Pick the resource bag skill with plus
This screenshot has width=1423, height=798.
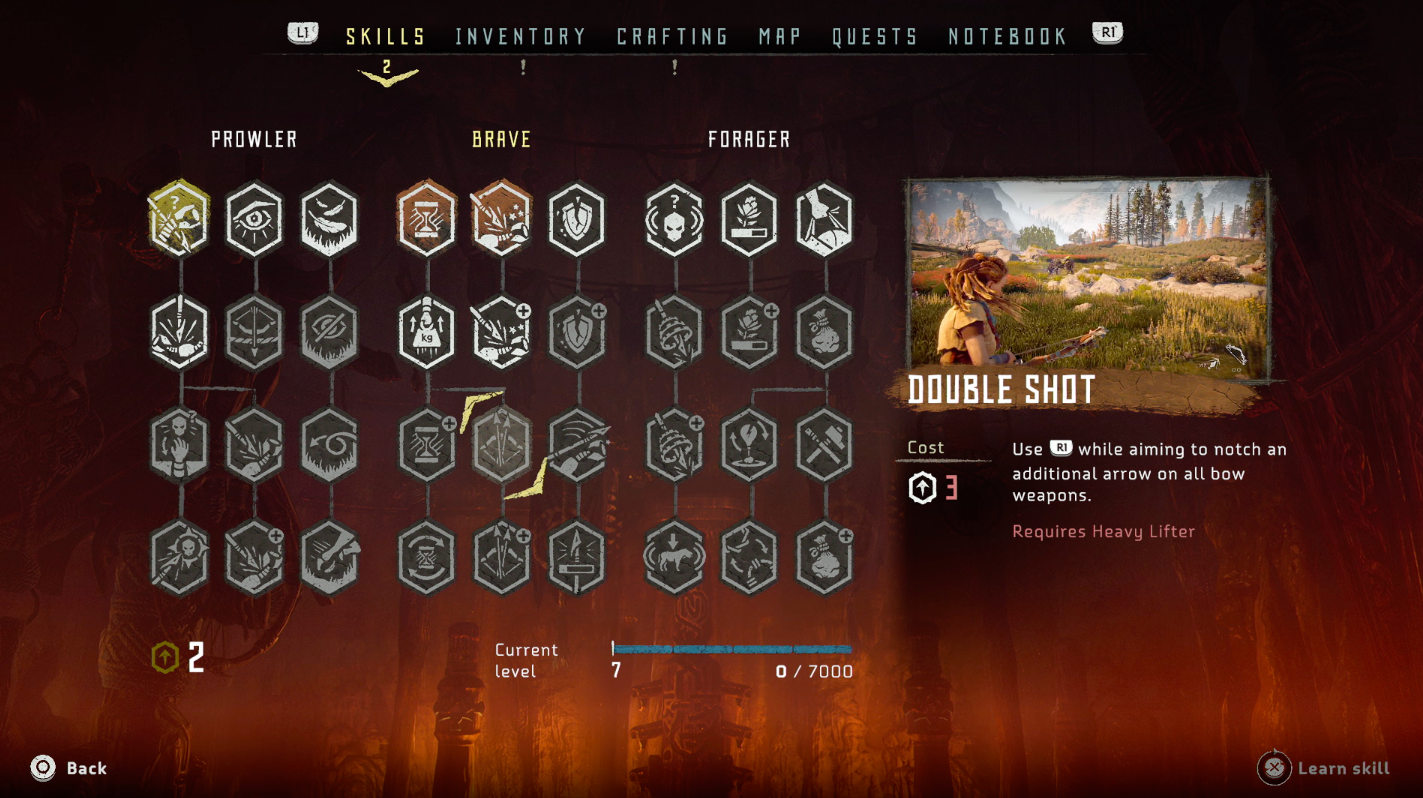pyautogui.click(x=824, y=556)
